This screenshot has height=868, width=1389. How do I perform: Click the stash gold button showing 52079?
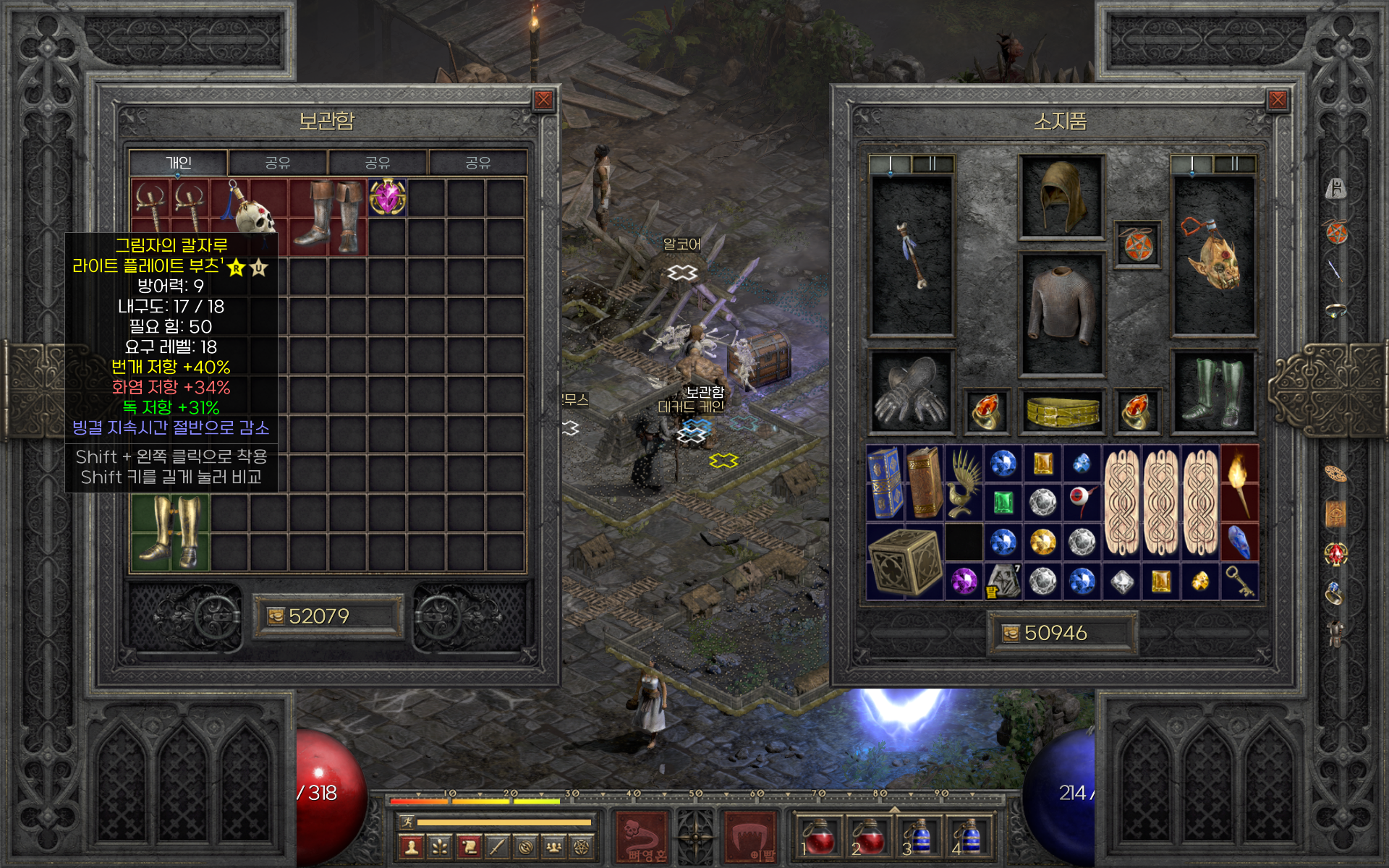(x=328, y=616)
